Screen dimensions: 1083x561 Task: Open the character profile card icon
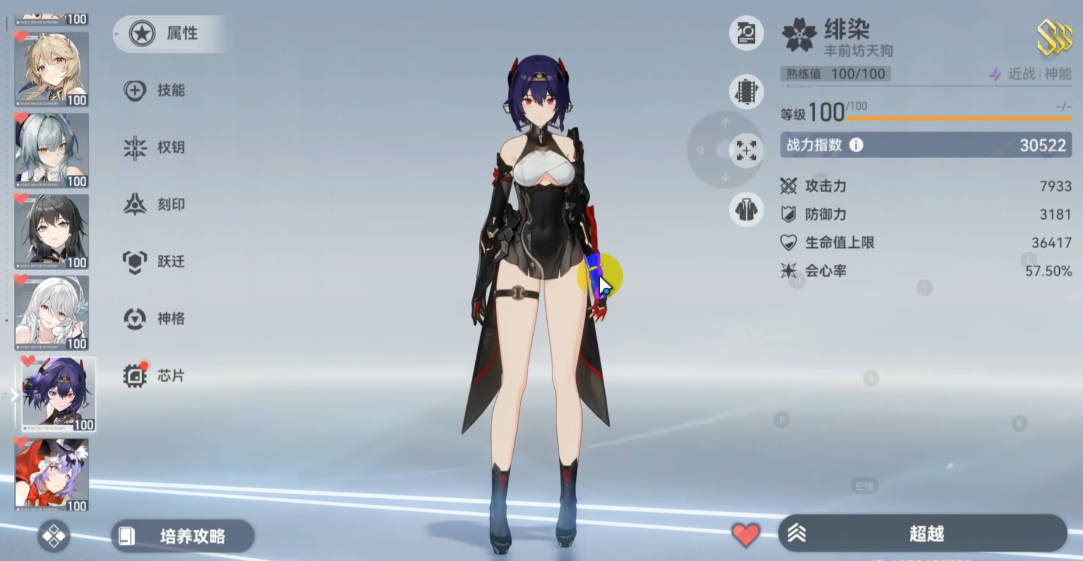point(746,33)
